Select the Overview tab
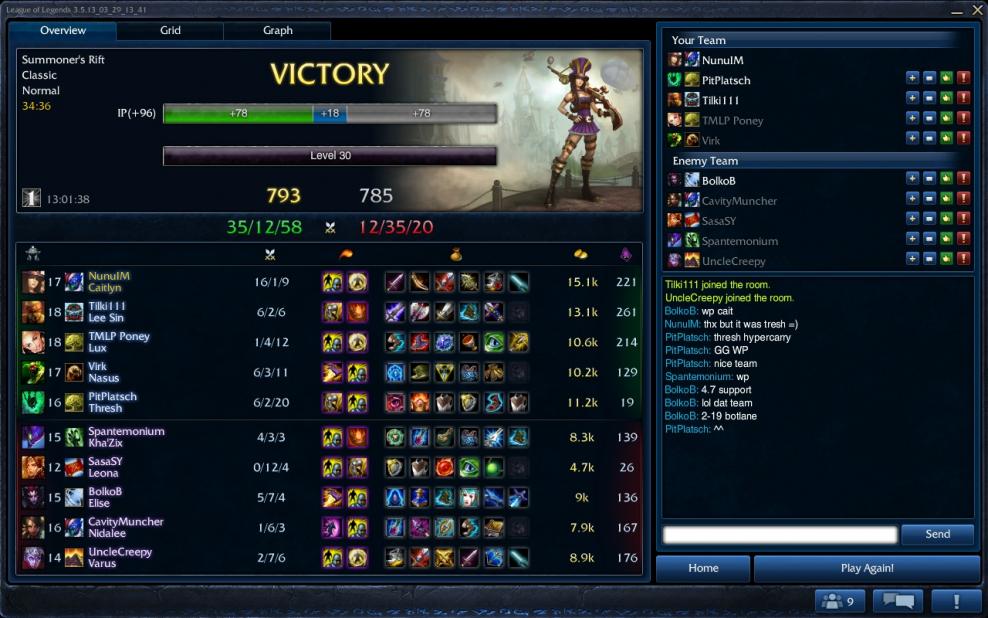 point(63,31)
